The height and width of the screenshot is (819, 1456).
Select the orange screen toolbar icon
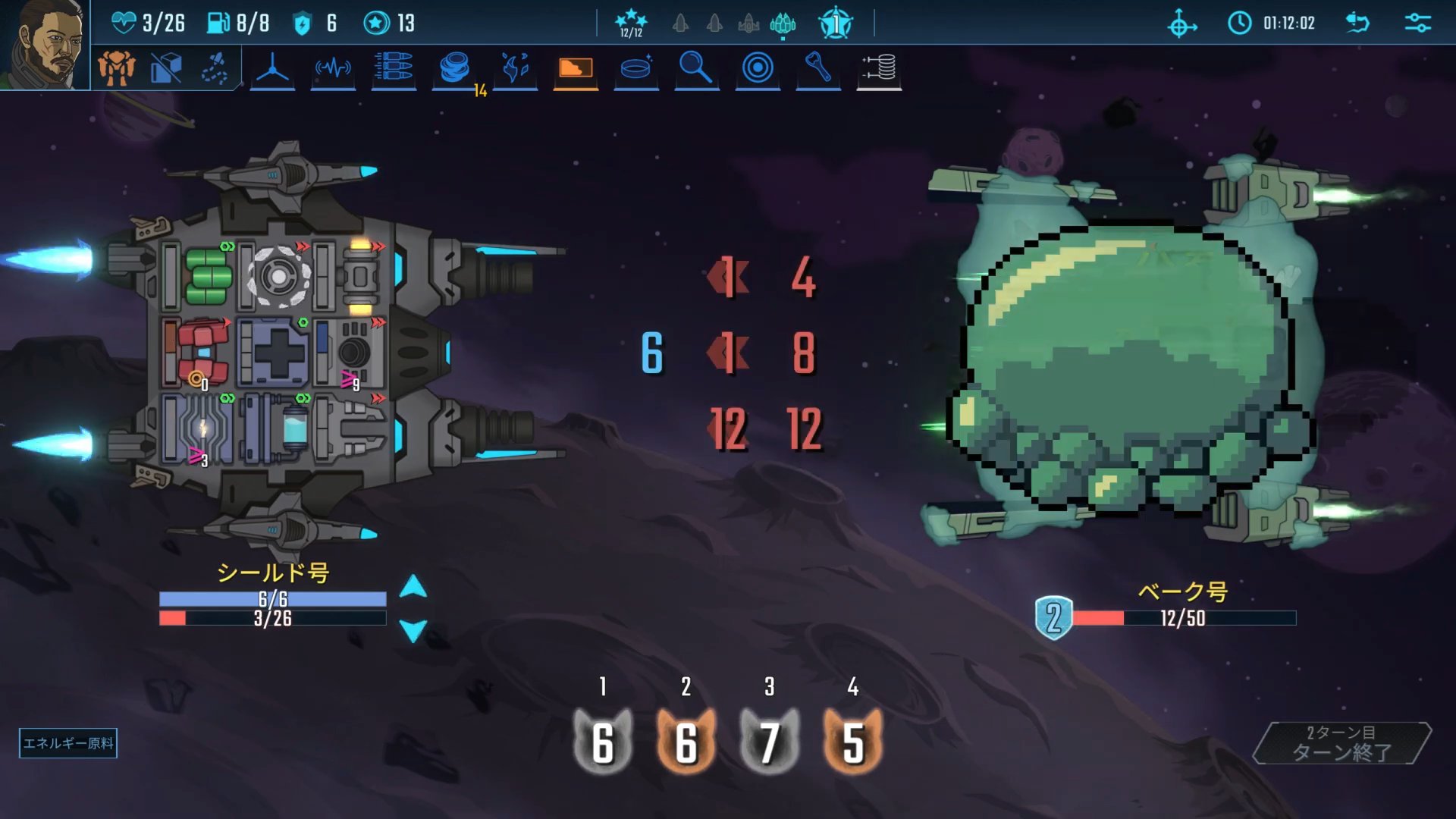coord(576,68)
